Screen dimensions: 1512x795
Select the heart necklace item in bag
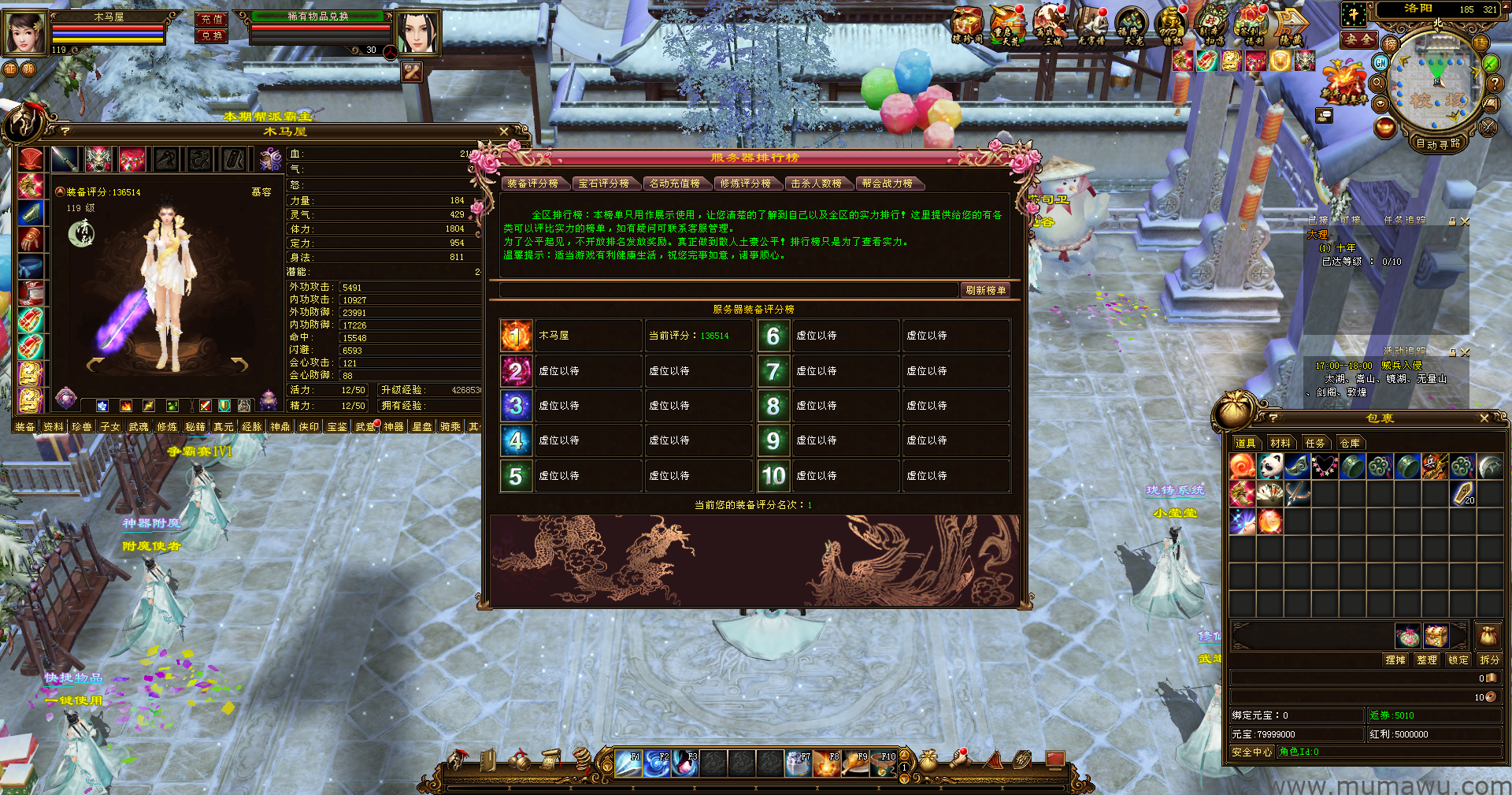click(1325, 466)
